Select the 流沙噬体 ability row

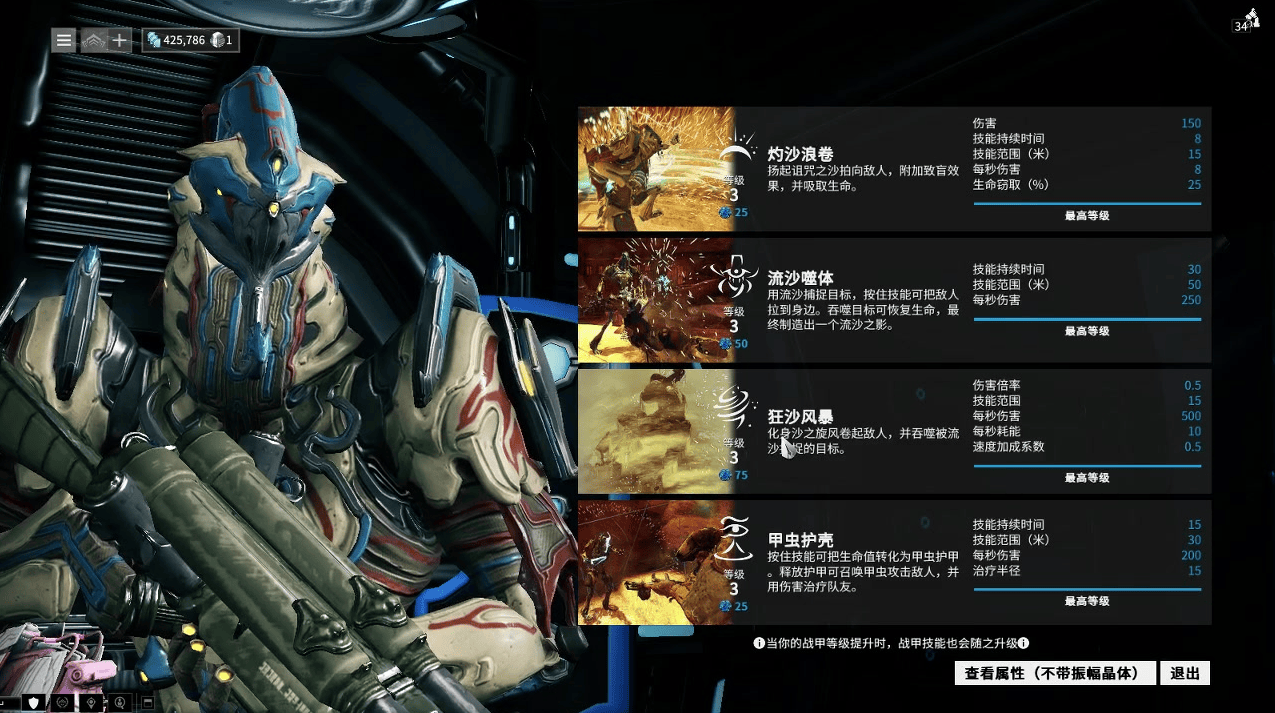point(894,300)
